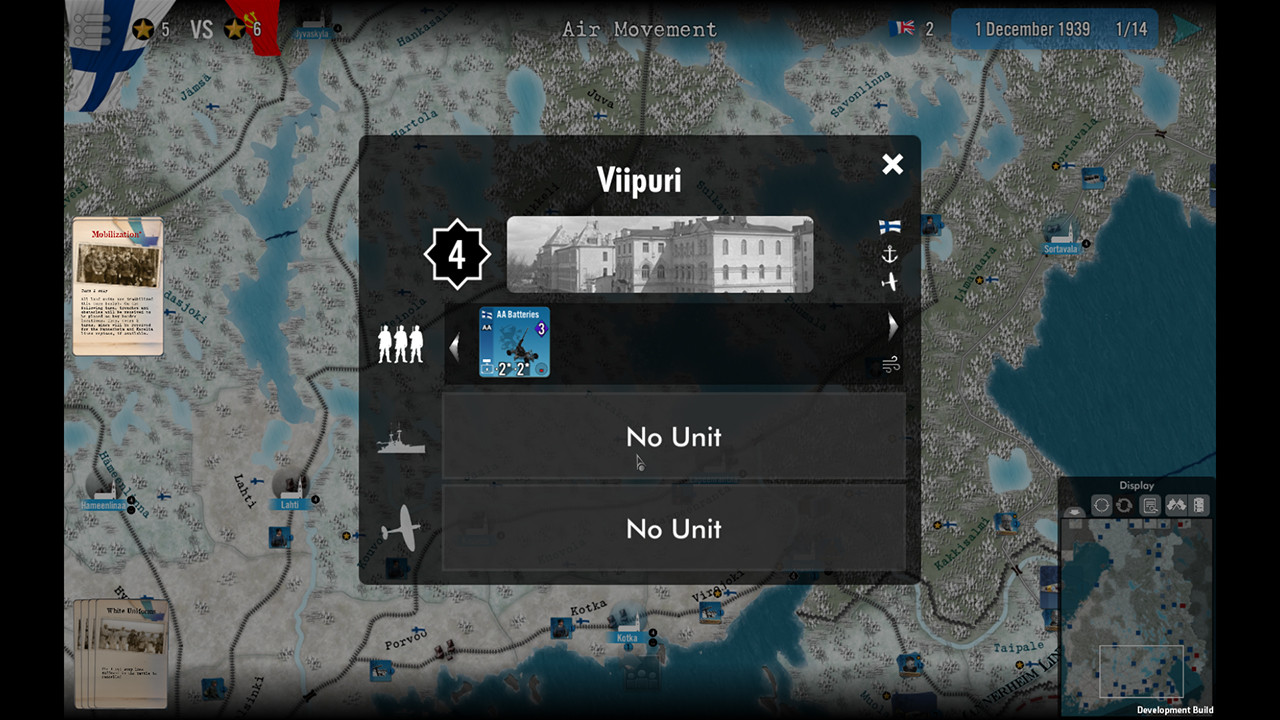Click the empty naval No Unit slot

click(x=673, y=437)
